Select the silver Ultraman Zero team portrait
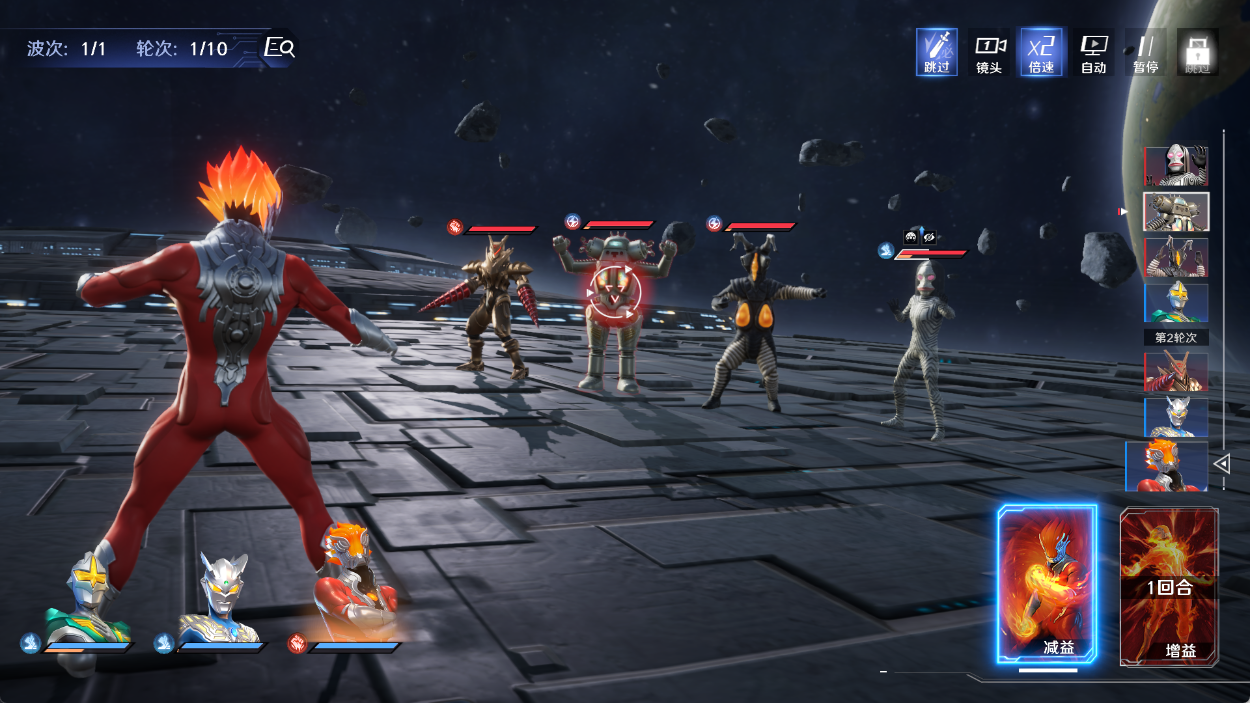Viewport: 1250px width, 703px height. click(222, 598)
